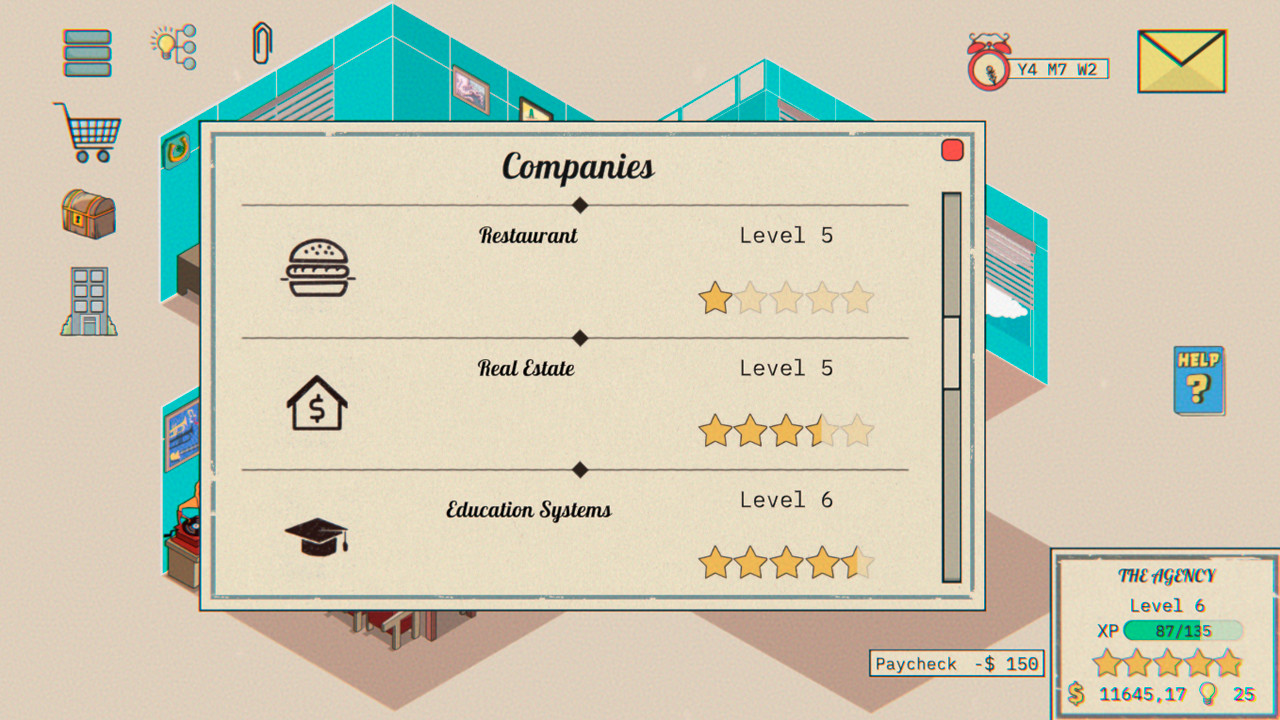Click Restaurant's first rating star
Image resolution: width=1280 pixels, height=720 pixels.
[x=714, y=297]
